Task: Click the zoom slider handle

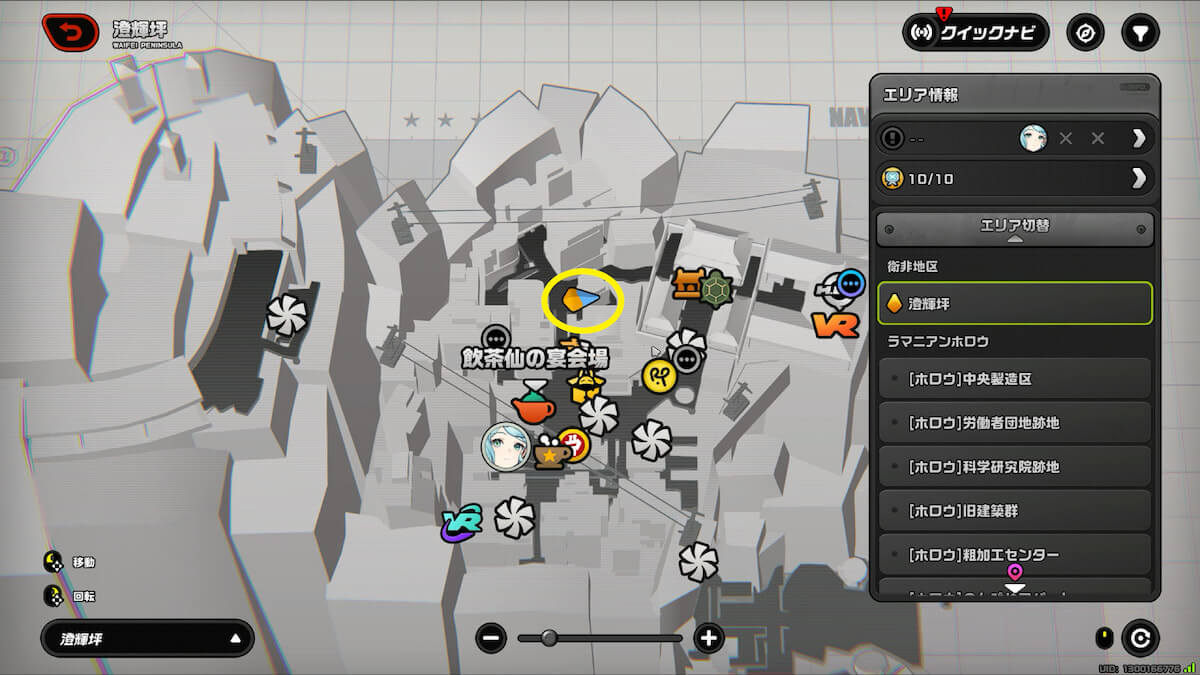Action: point(549,638)
